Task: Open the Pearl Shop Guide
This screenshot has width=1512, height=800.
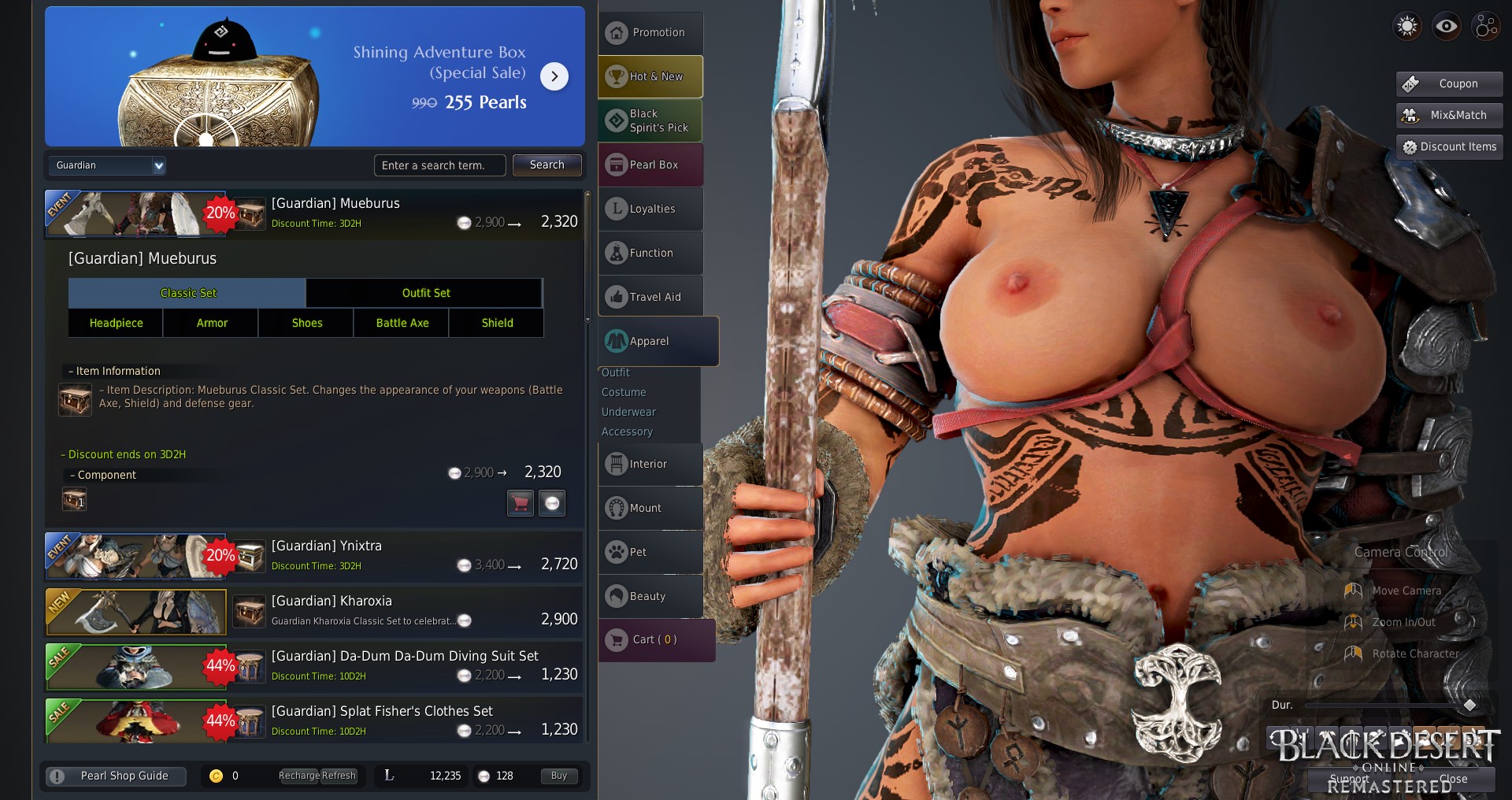Action: tap(116, 776)
